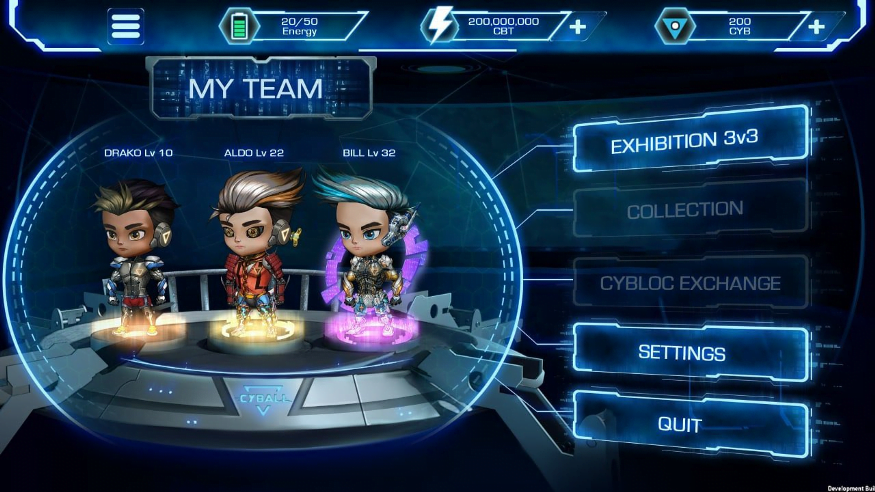Quit the game

[x=680, y=424]
